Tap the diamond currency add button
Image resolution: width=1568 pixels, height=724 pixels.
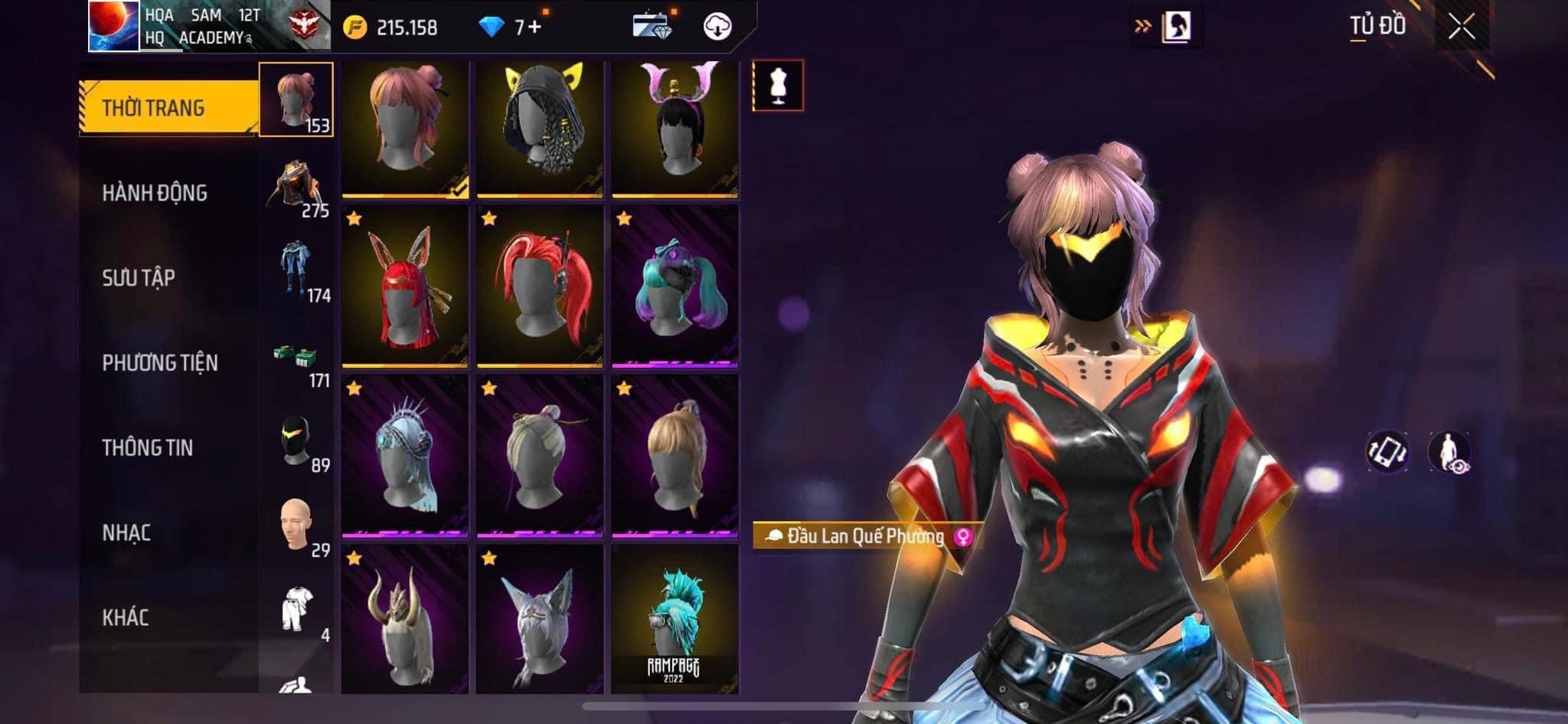(x=529, y=28)
